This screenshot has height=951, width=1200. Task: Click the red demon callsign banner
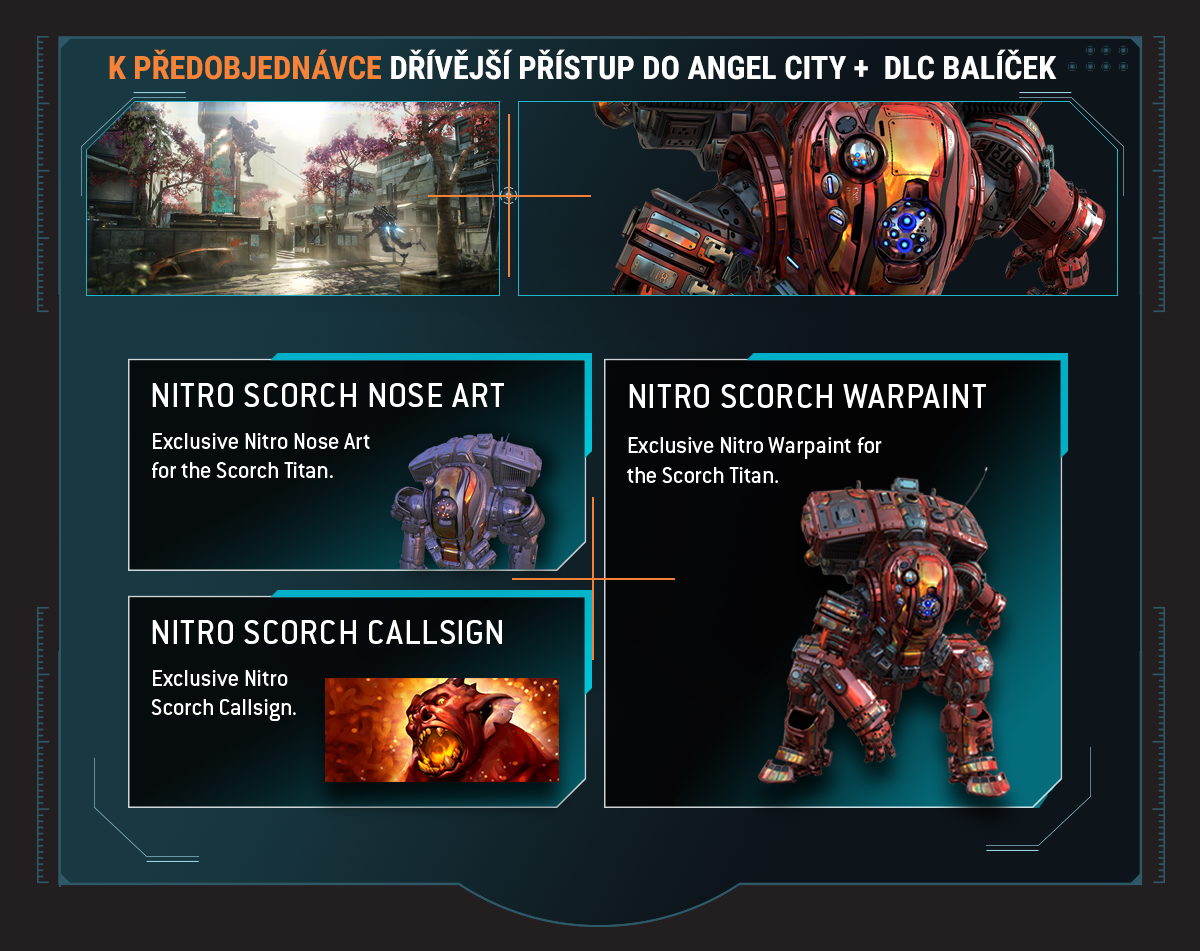442,729
